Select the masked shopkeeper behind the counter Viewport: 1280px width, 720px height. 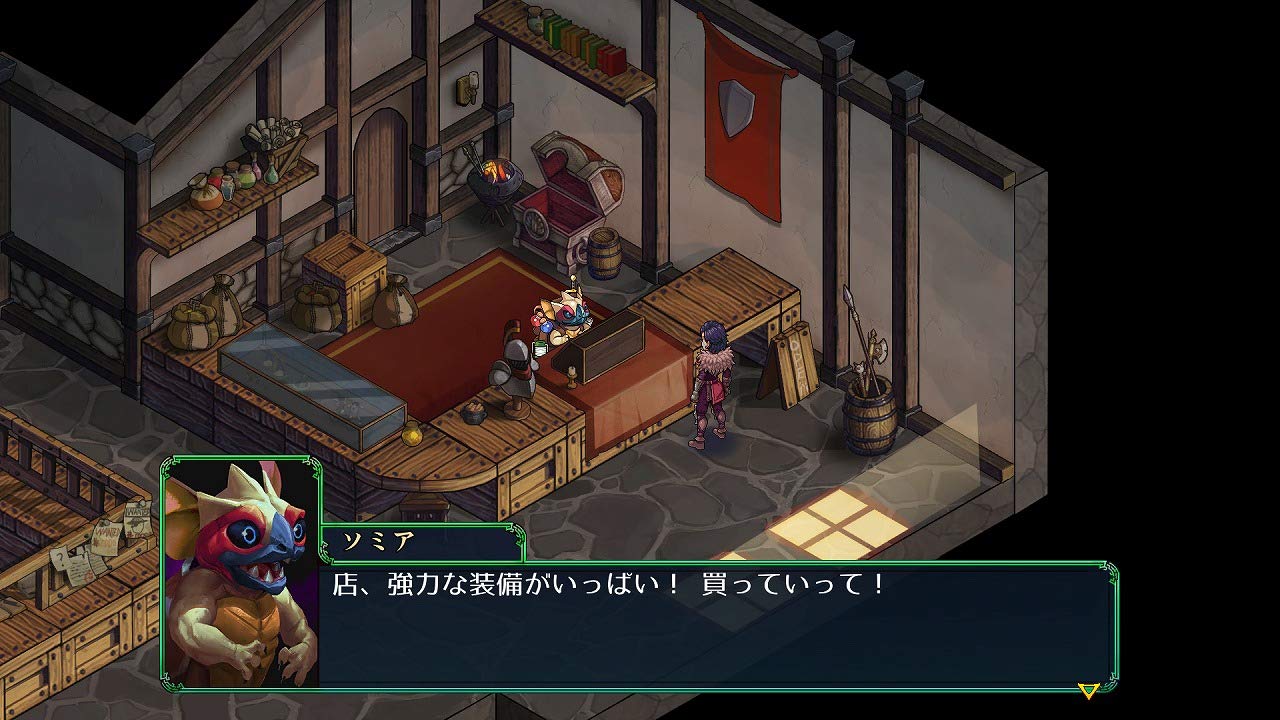(x=570, y=320)
